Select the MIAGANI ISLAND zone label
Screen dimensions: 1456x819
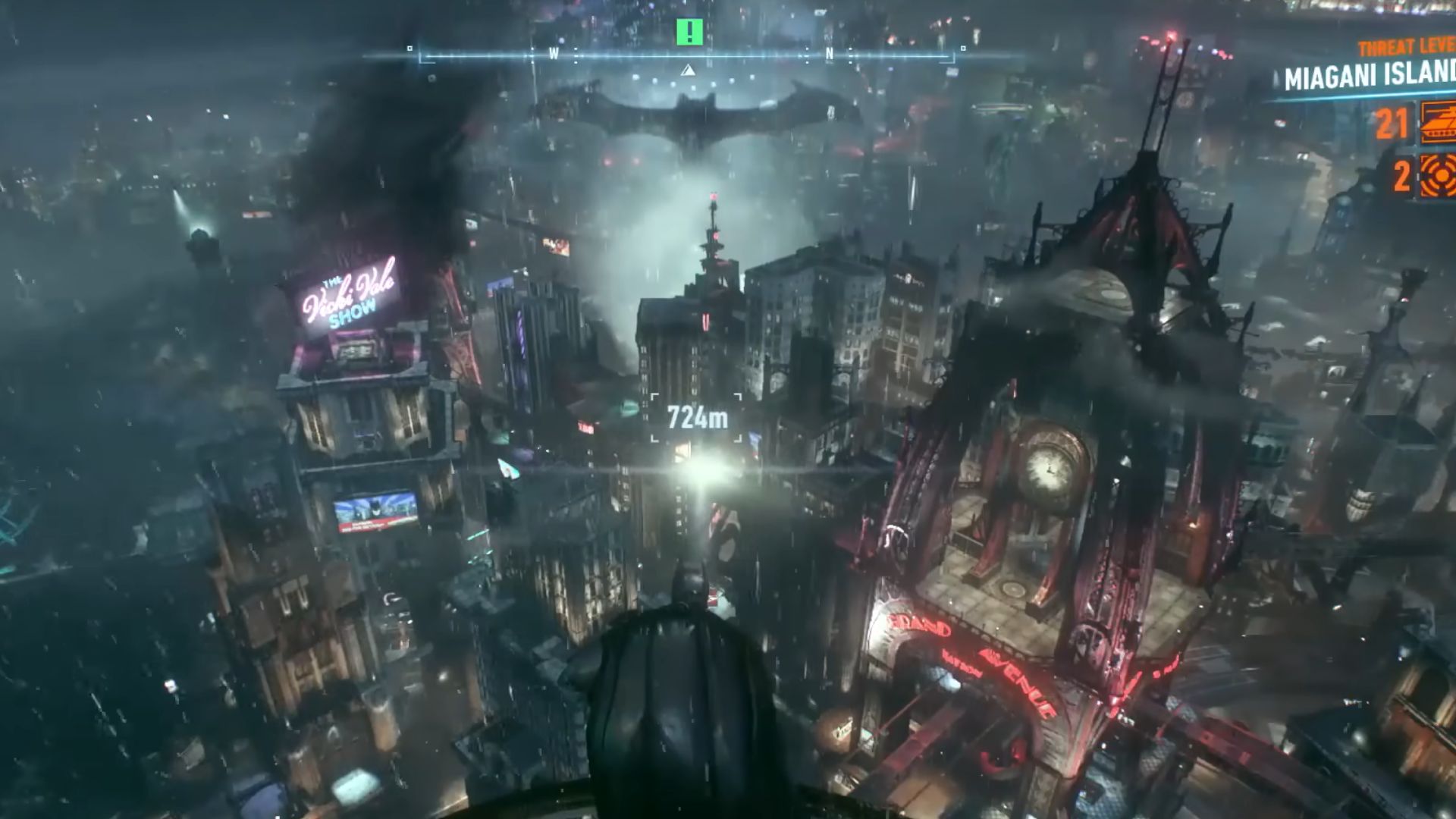click(1369, 76)
